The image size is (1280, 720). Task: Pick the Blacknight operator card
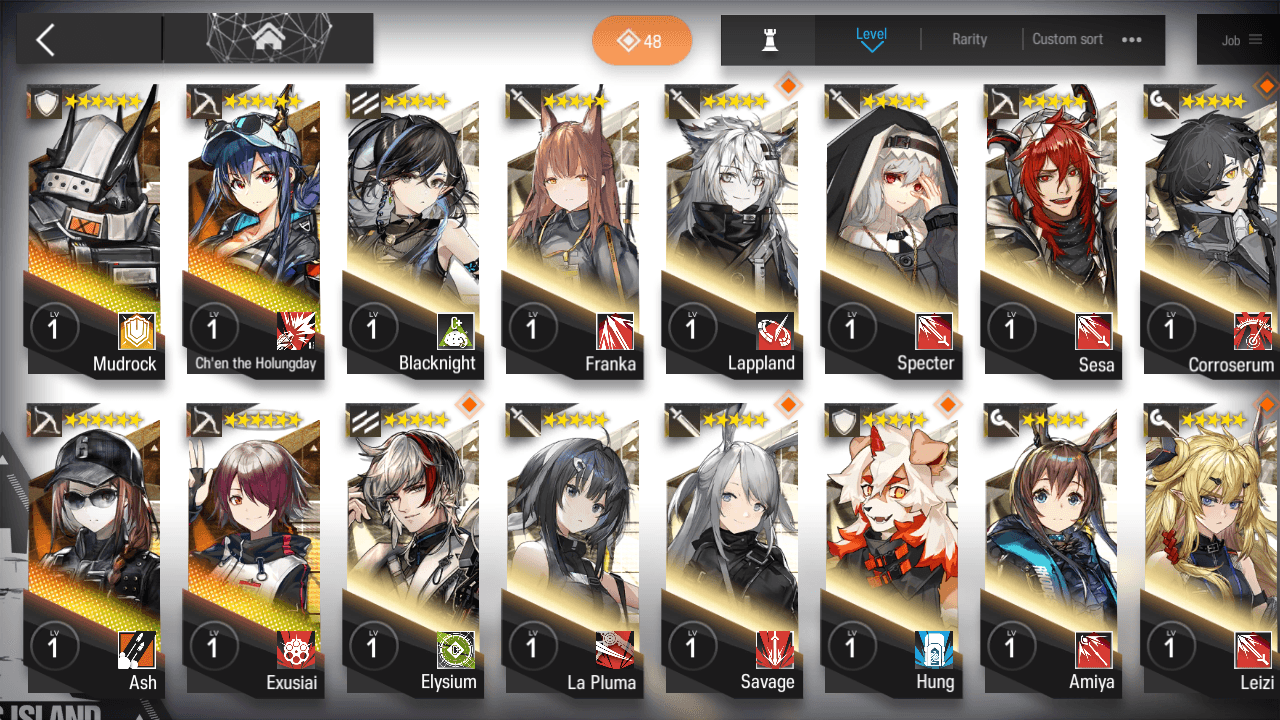click(412, 230)
